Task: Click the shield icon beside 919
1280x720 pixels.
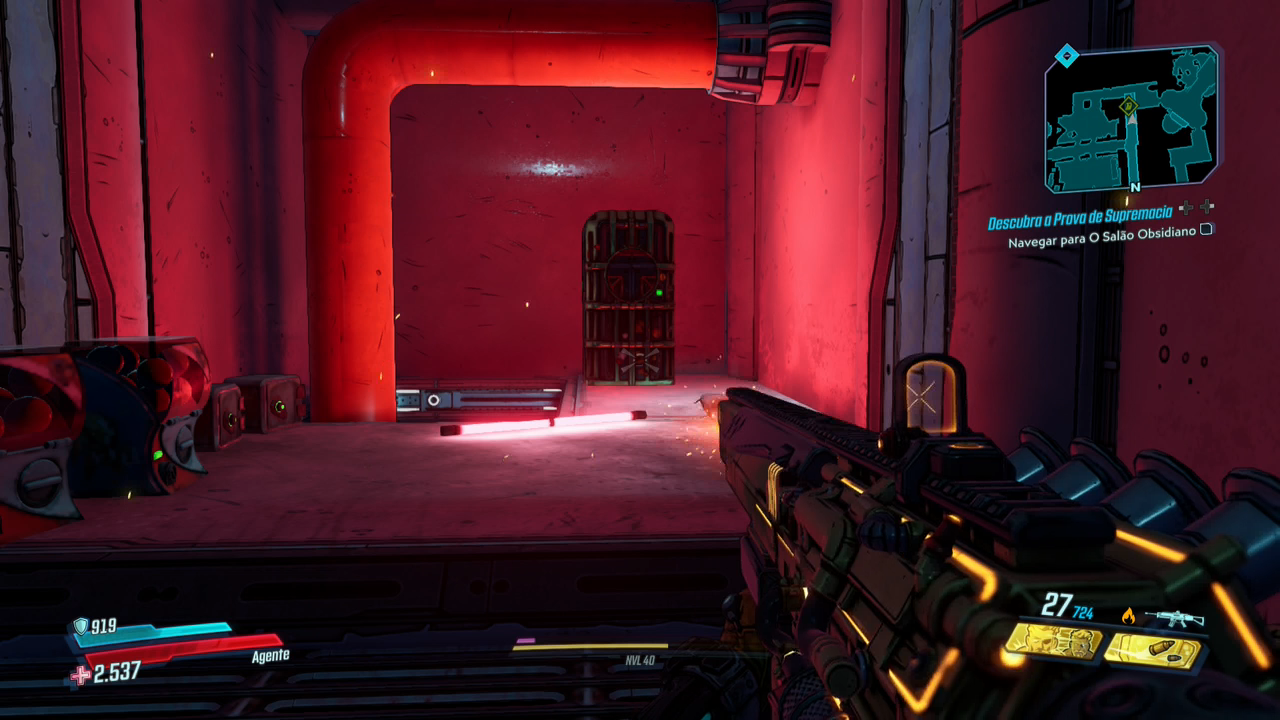Action: click(x=80, y=626)
